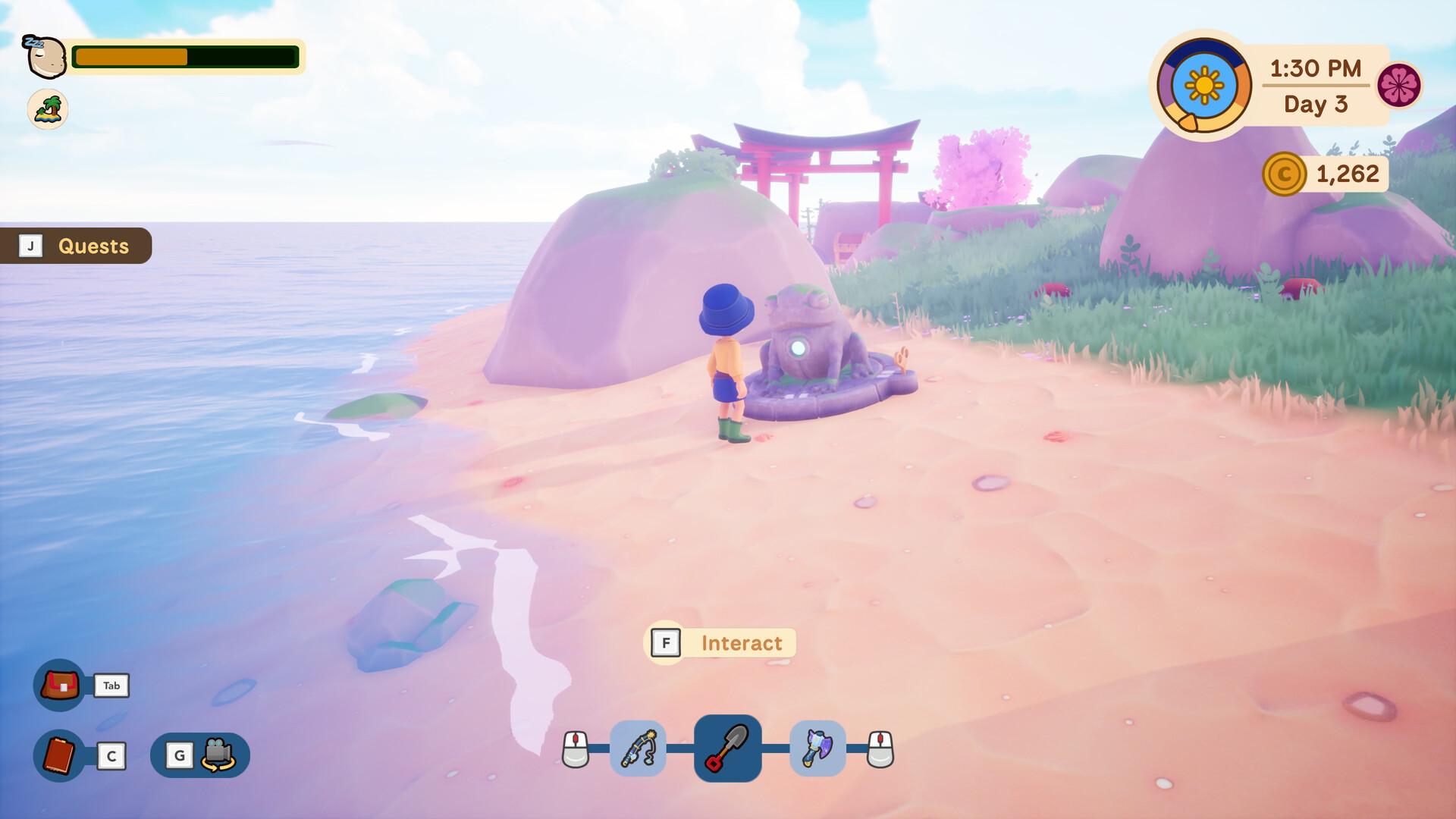
Task: Click the G key label in the camera control
Action: (x=180, y=756)
